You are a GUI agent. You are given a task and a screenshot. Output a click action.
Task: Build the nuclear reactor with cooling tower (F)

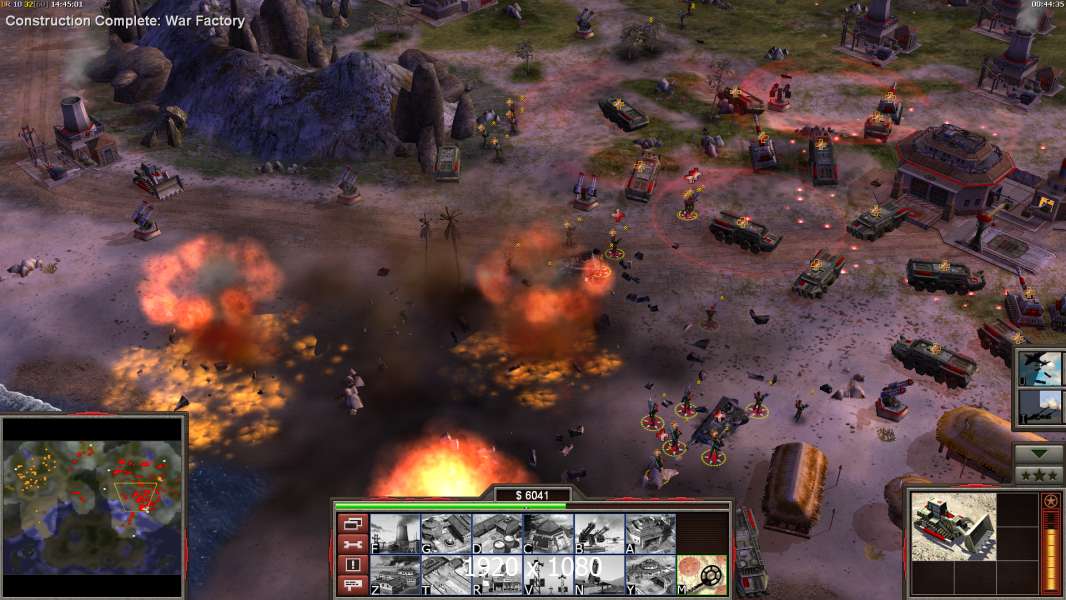click(395, 534)
